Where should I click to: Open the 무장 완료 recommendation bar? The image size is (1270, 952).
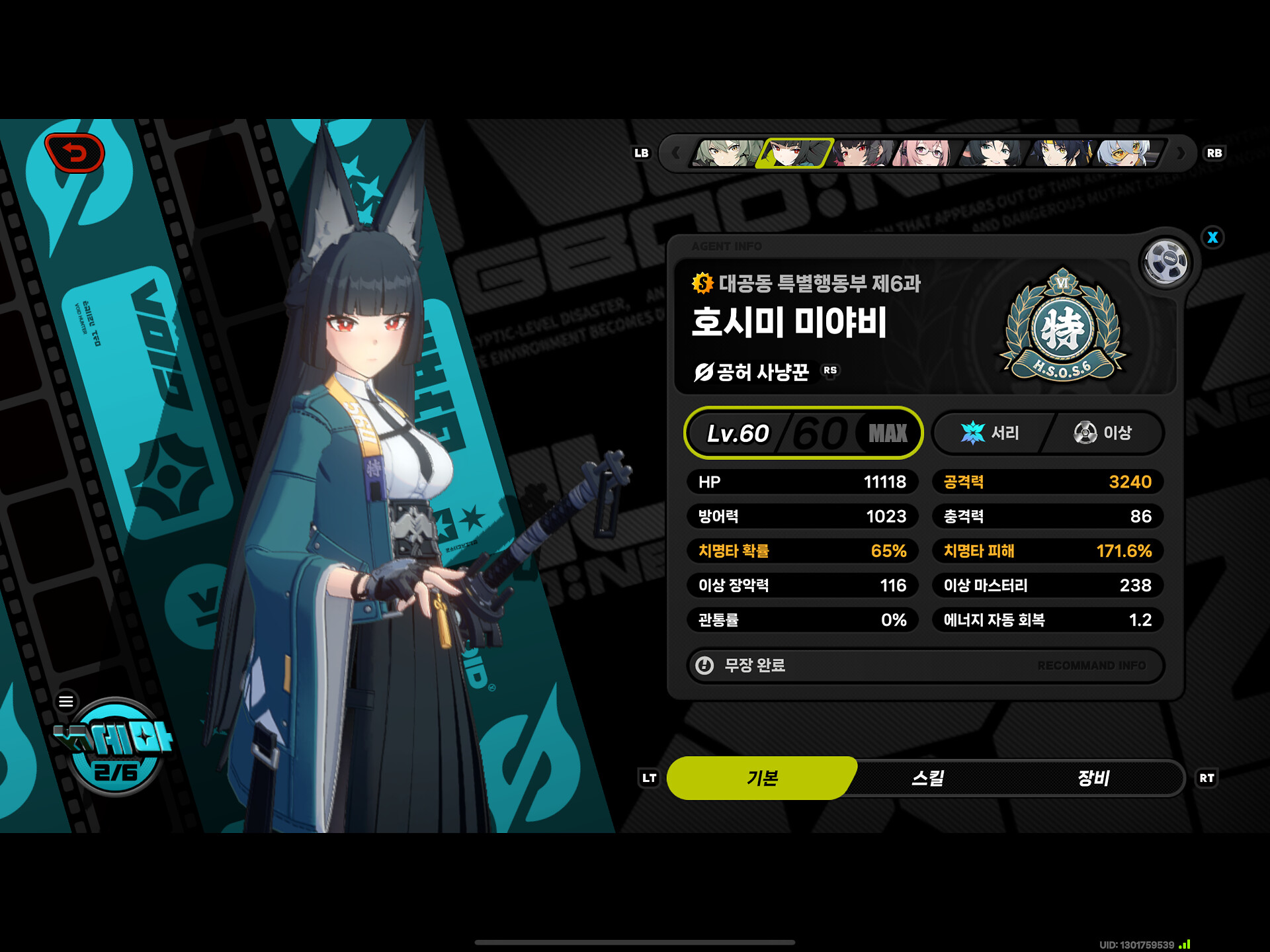pos(925,666)
